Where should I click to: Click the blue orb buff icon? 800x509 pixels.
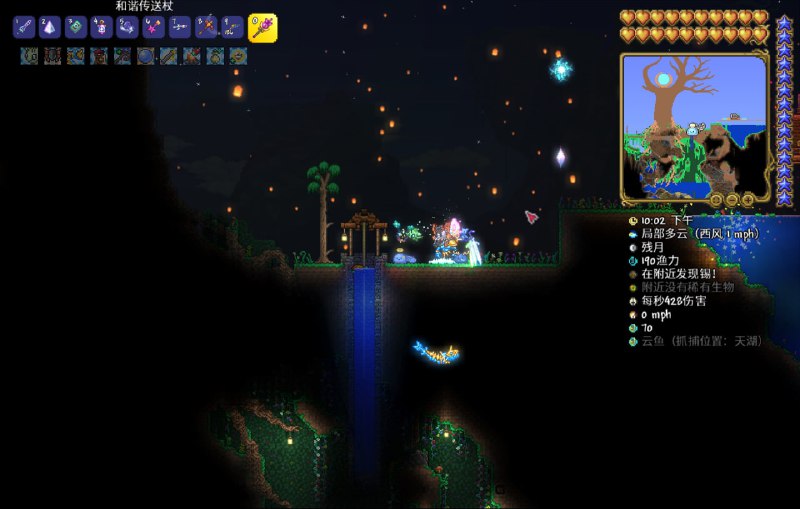pyautogui.click(x=146, y=56)
